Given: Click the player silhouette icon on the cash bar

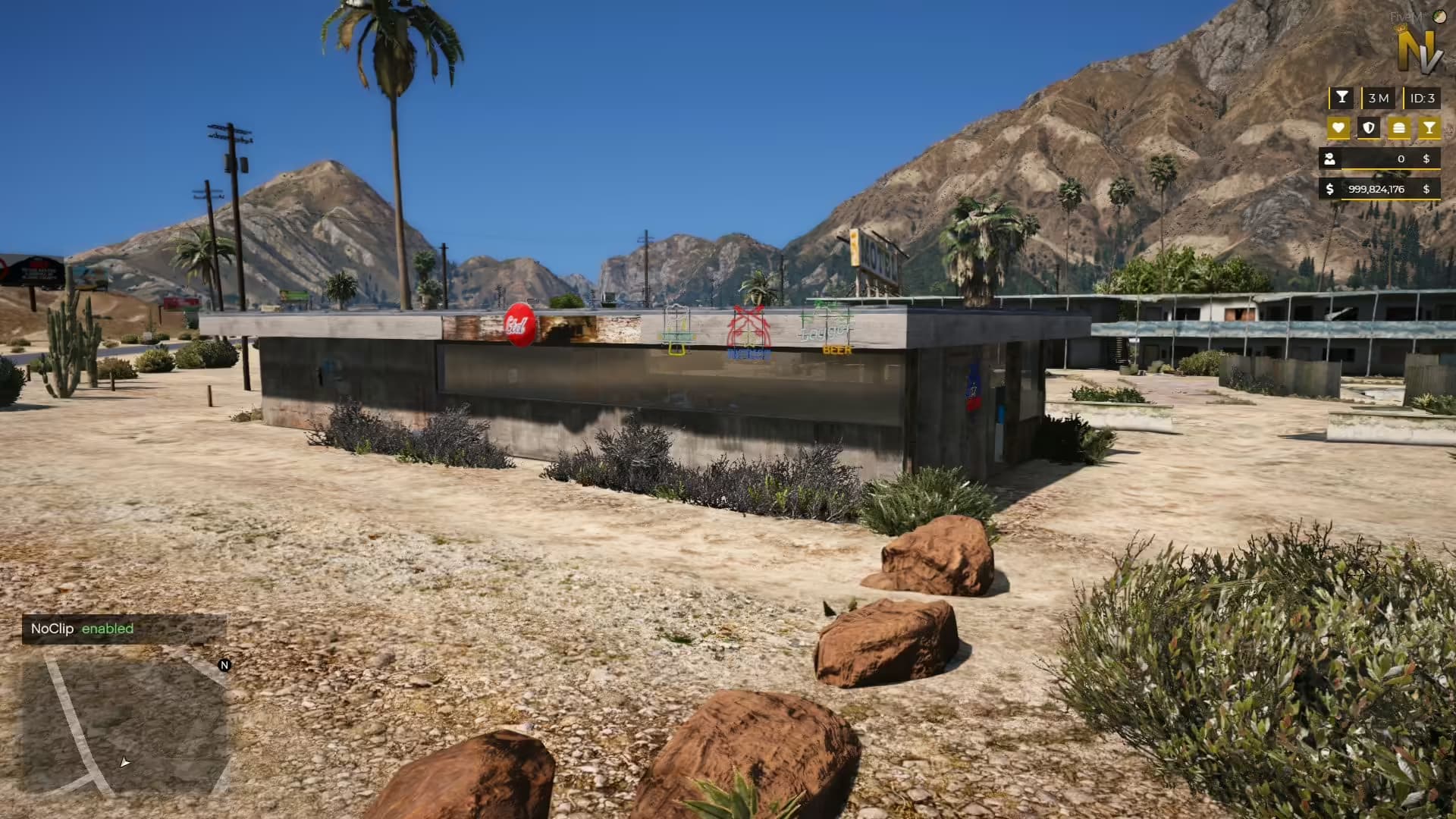Looking at the screenshot, I should [1329, 159].
